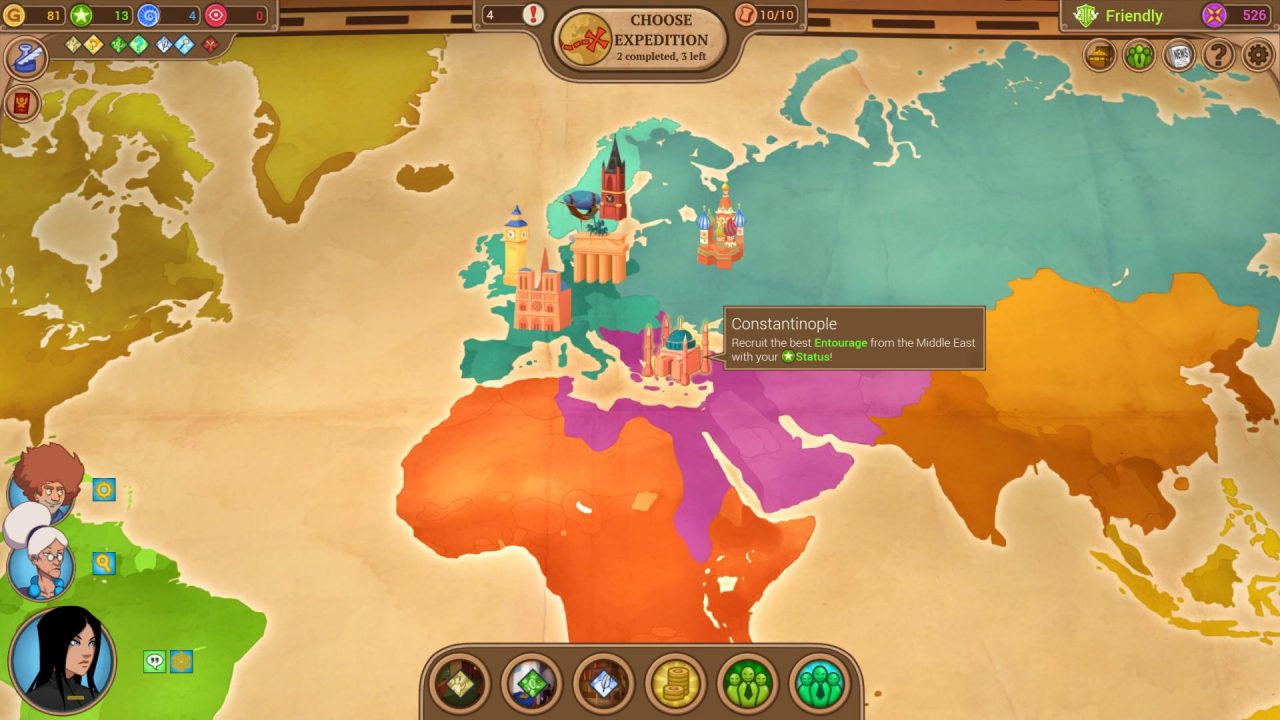Select the teal crowd icon at bottom right
Viewport: 1280px width, 720px height.
(818, 685)
